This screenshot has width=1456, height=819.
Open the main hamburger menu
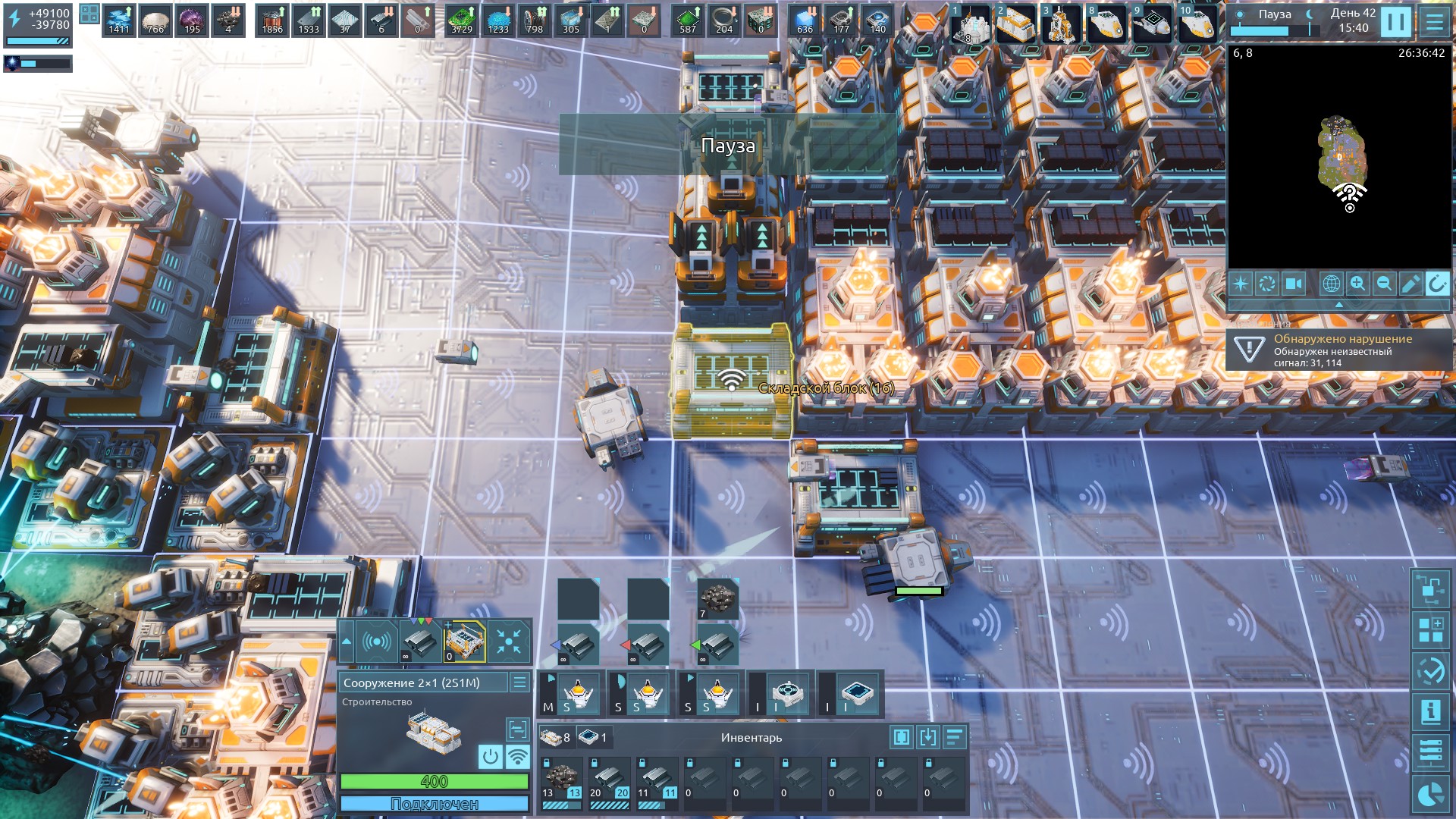pyautogui.click(x=1434, y=23)
